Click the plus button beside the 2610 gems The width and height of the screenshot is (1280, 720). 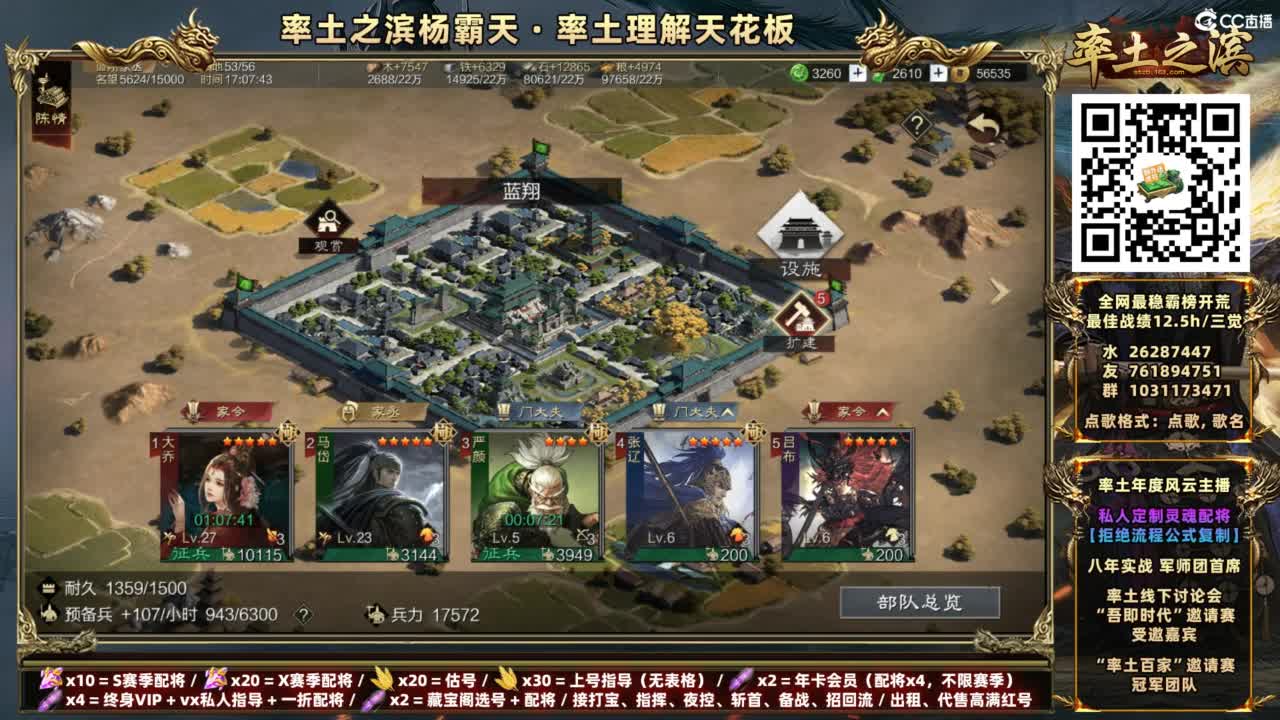click(x=936, y=72)
